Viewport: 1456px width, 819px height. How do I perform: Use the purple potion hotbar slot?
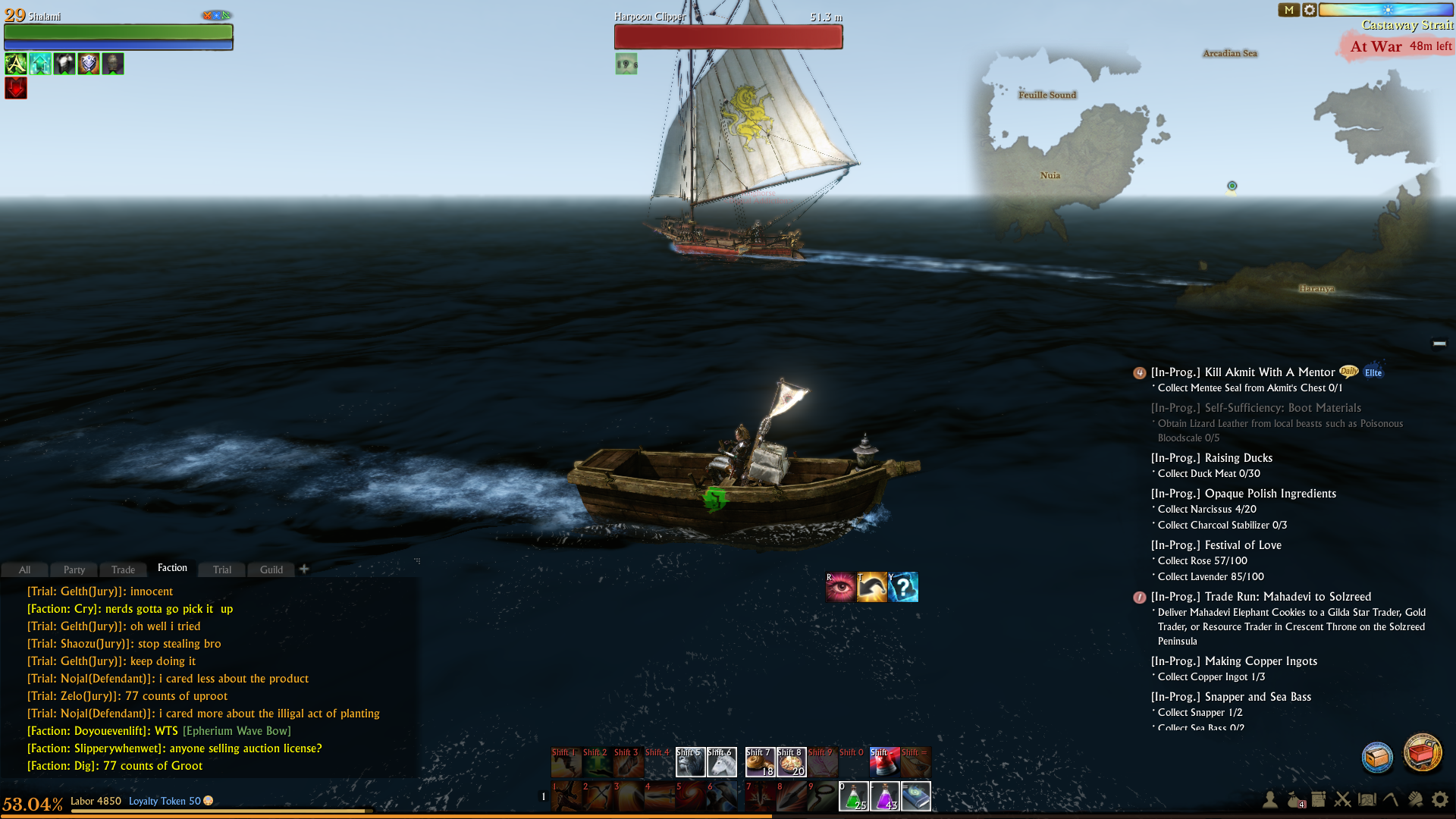pyautogui.click(x=884, y=796)
